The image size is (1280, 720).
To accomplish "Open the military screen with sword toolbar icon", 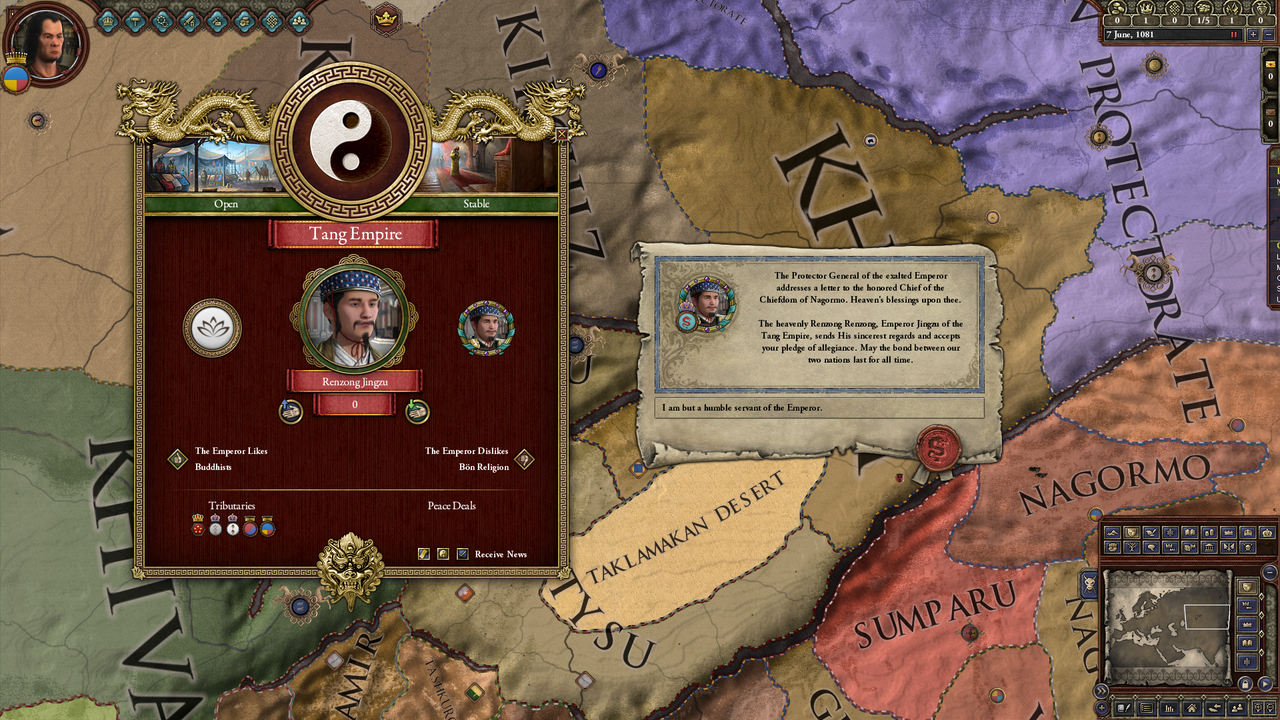I will click(x=190, y=20).
